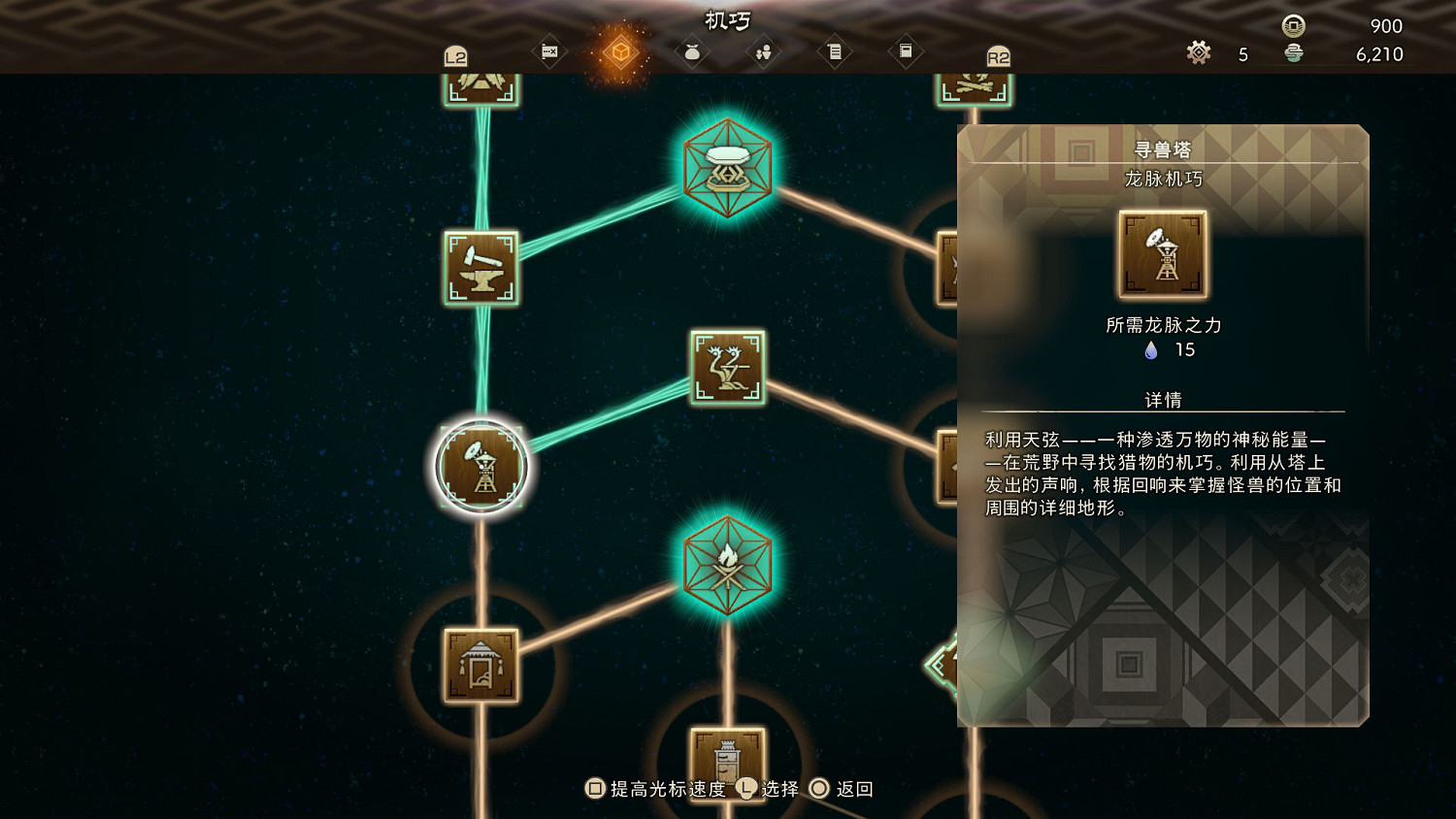Viewport: 1456px width, 819px height.
Task: Click the kemono material icon showing 6,210
Action: [1295, 55]
